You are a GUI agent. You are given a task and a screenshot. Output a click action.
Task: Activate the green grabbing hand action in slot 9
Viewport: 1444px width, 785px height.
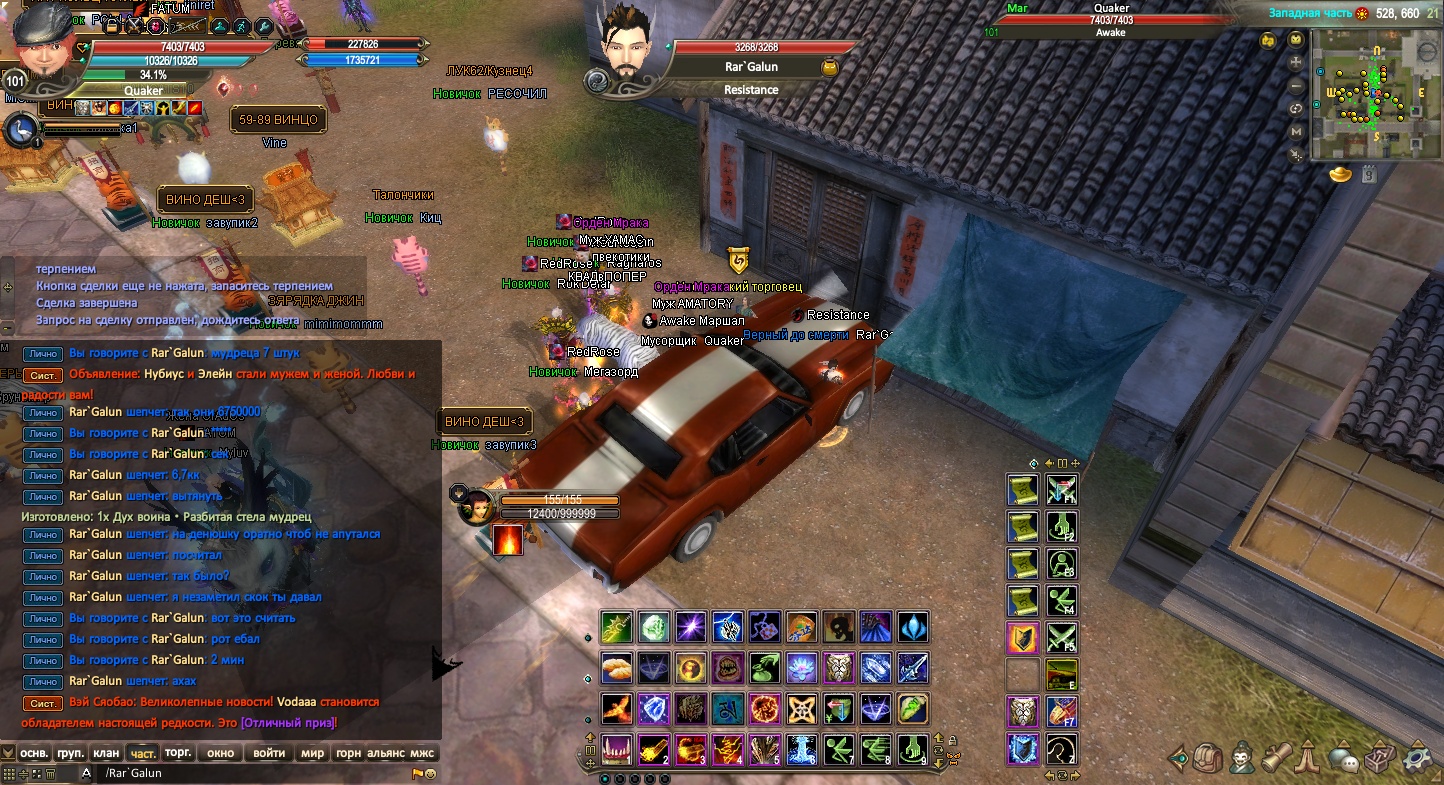point(912,749)
